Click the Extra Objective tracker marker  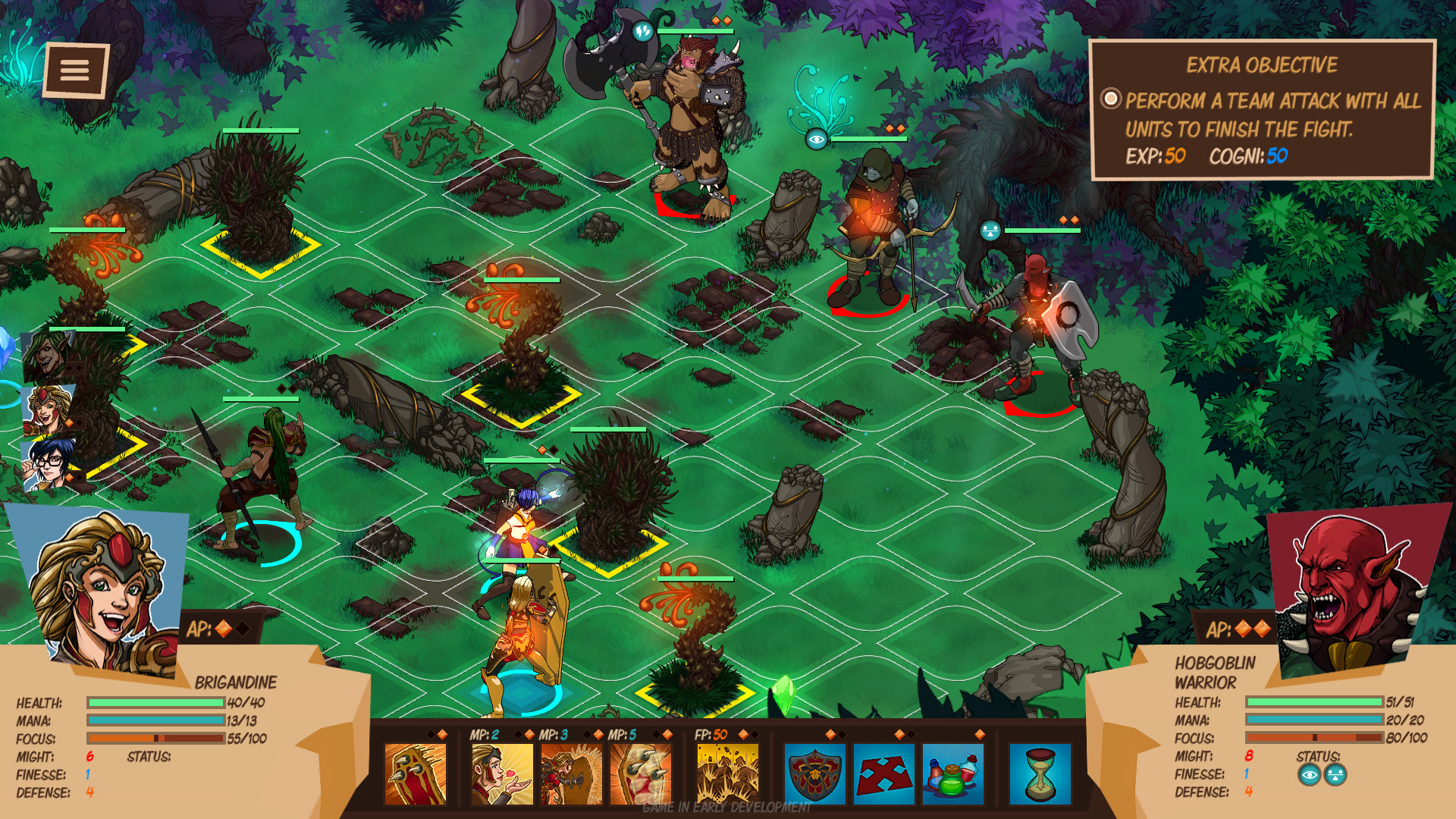click(1110, 98)
